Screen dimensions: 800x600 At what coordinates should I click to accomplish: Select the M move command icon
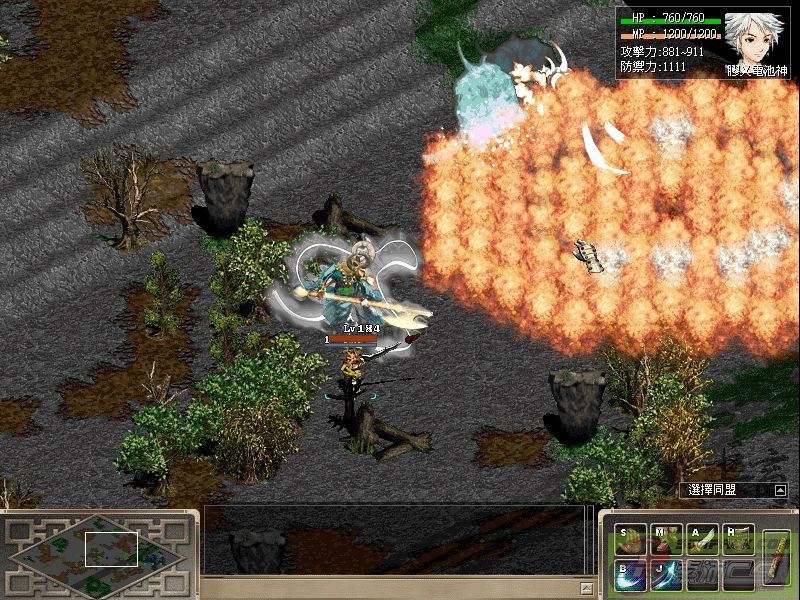tap(666, 540)
